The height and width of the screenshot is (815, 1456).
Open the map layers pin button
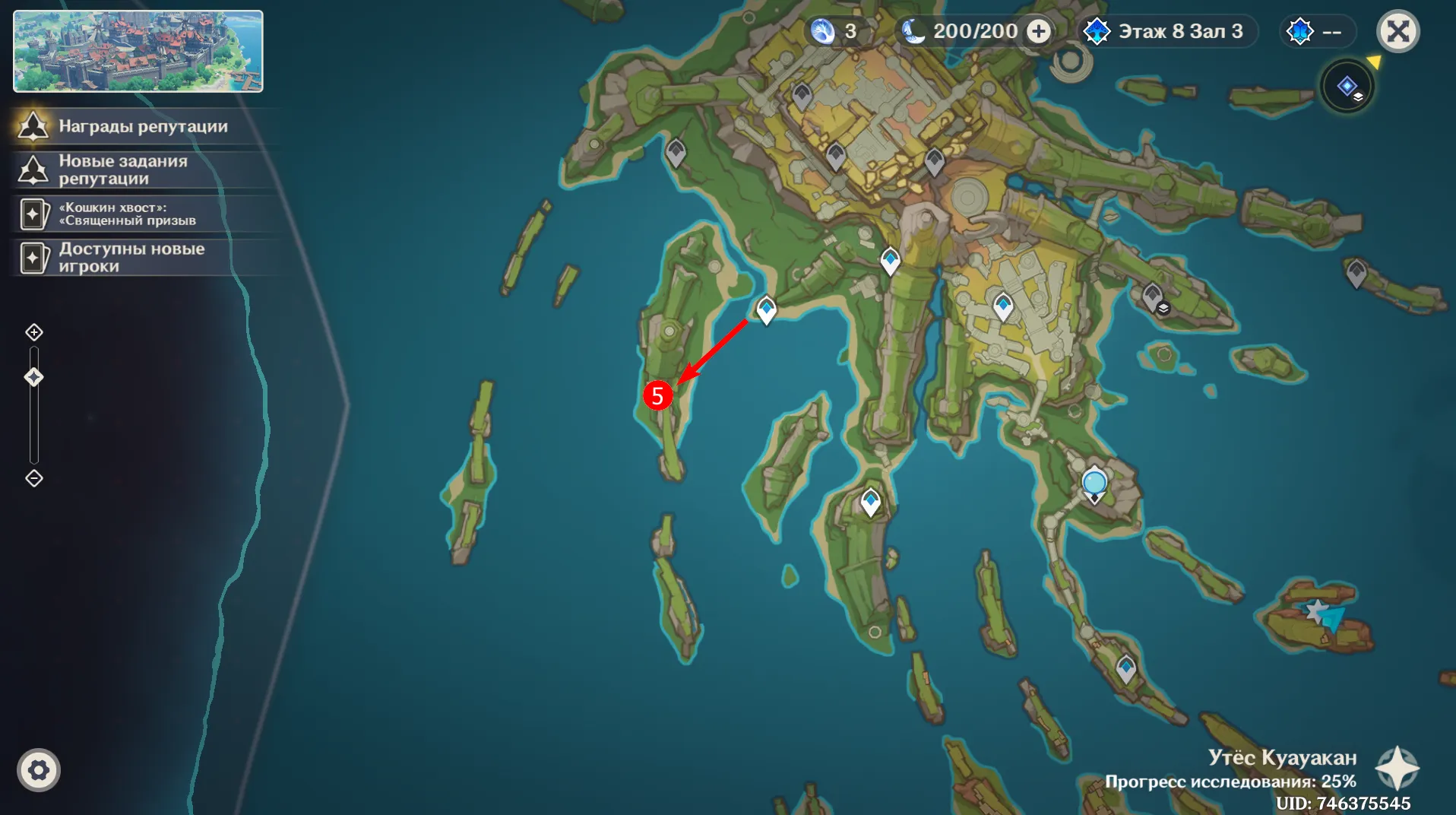pos(1347,87)
